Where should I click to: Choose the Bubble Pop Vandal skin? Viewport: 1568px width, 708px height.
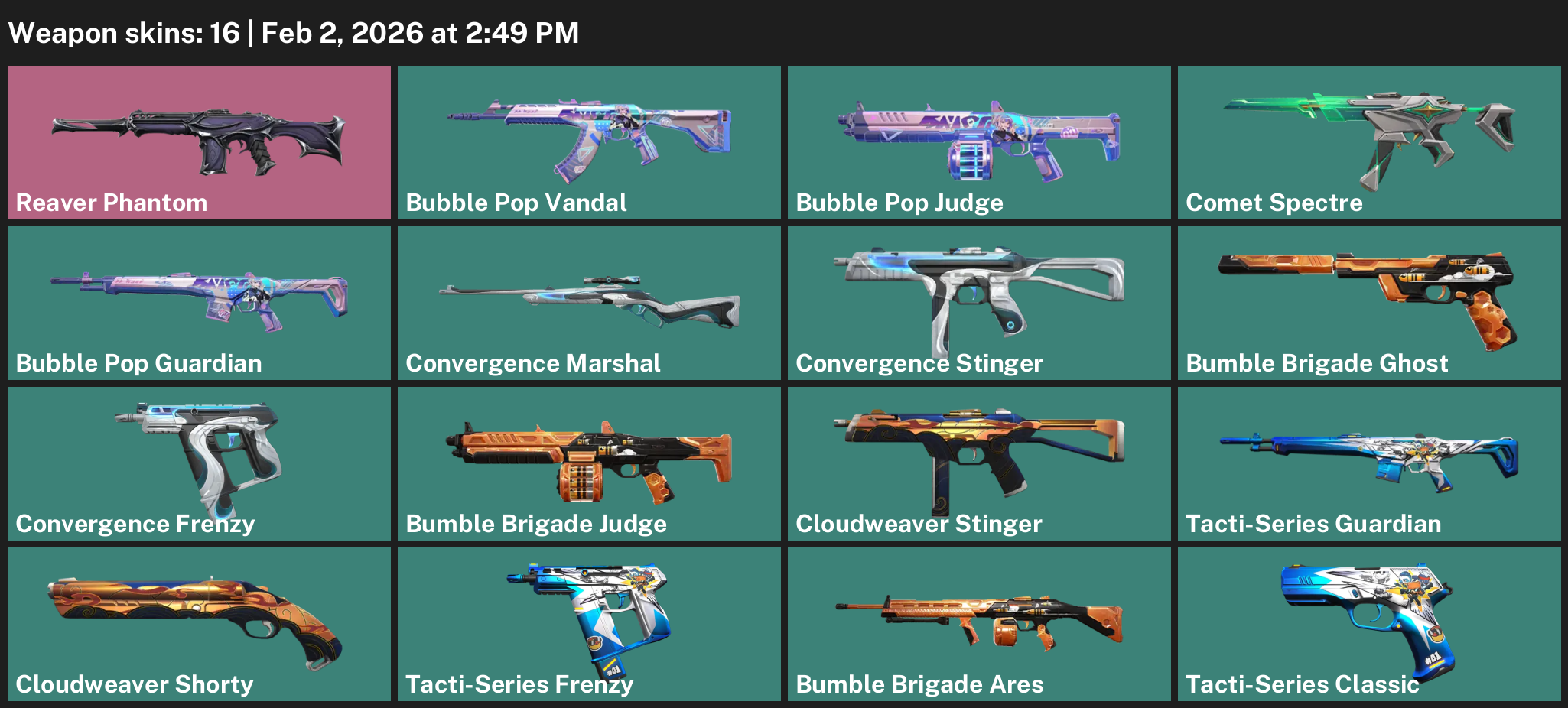point(589,142)
